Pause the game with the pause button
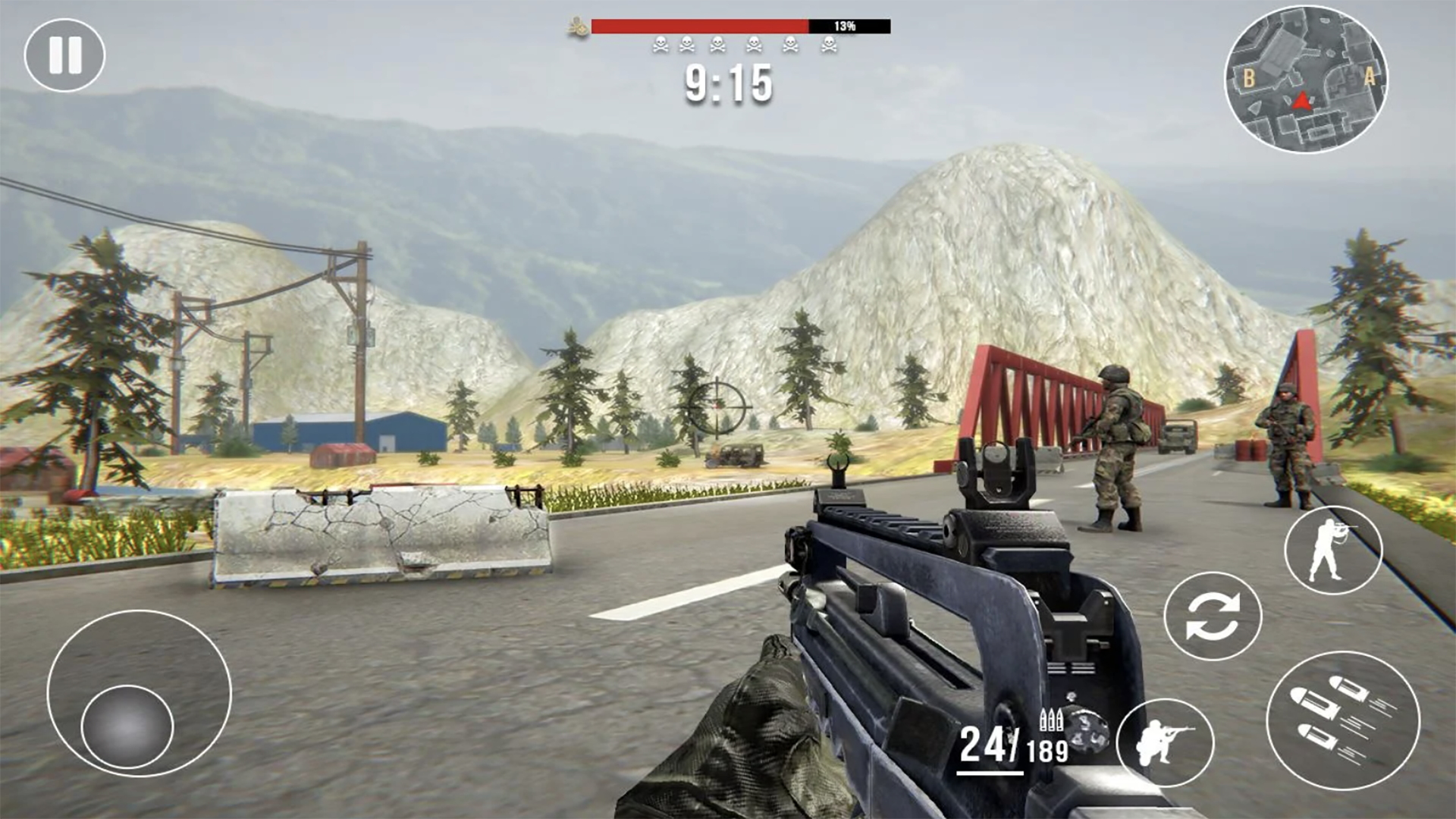 coord(66,53)
